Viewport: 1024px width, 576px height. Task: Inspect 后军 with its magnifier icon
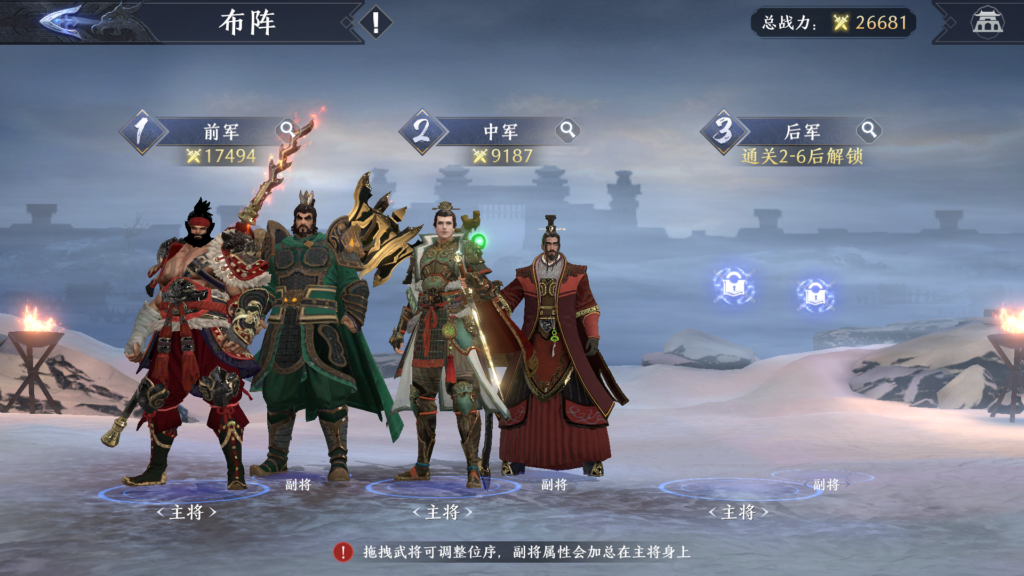click(x=868, y=130)
